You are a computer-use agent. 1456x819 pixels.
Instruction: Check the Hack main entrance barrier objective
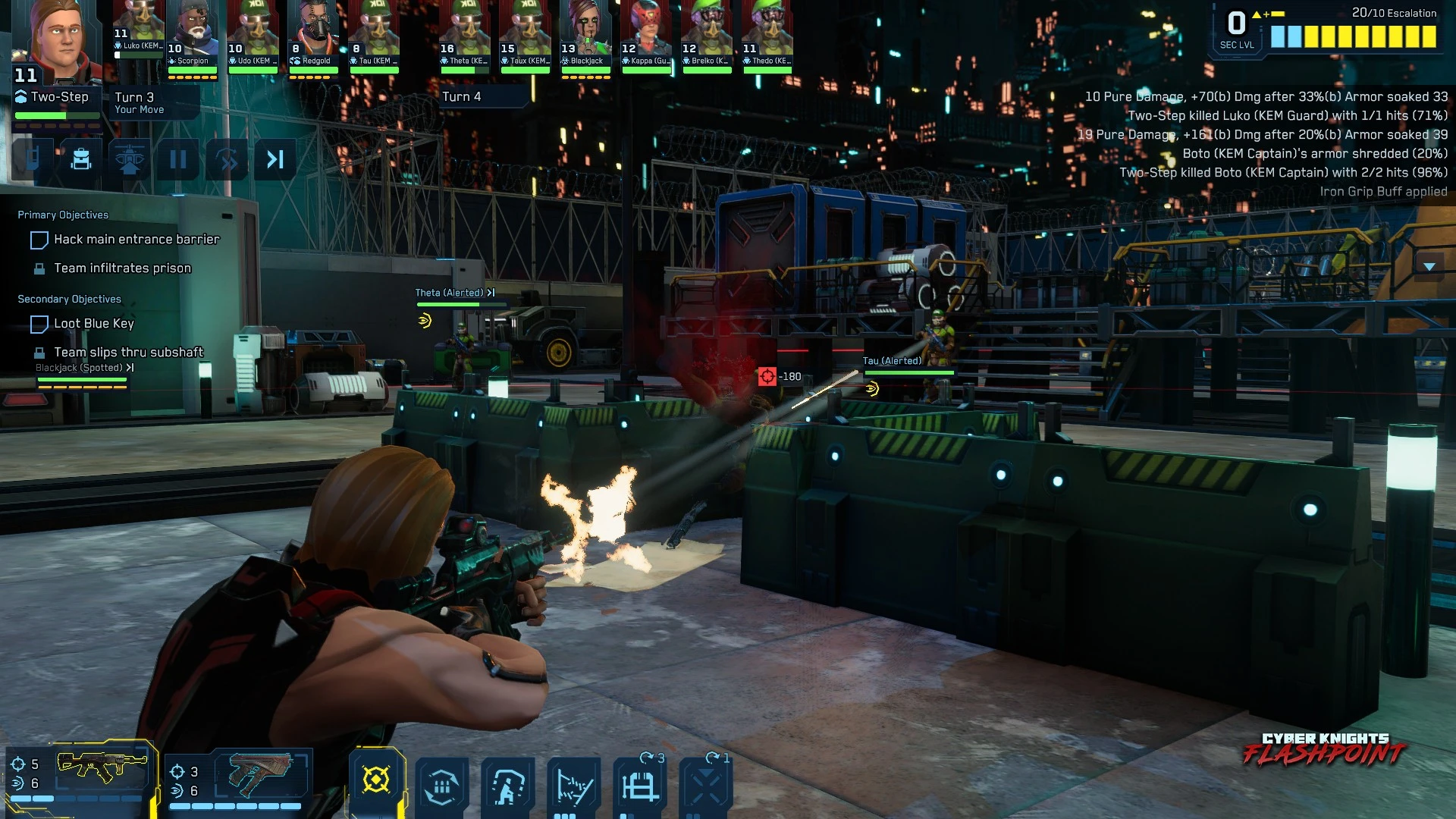[x=39, y=240]
